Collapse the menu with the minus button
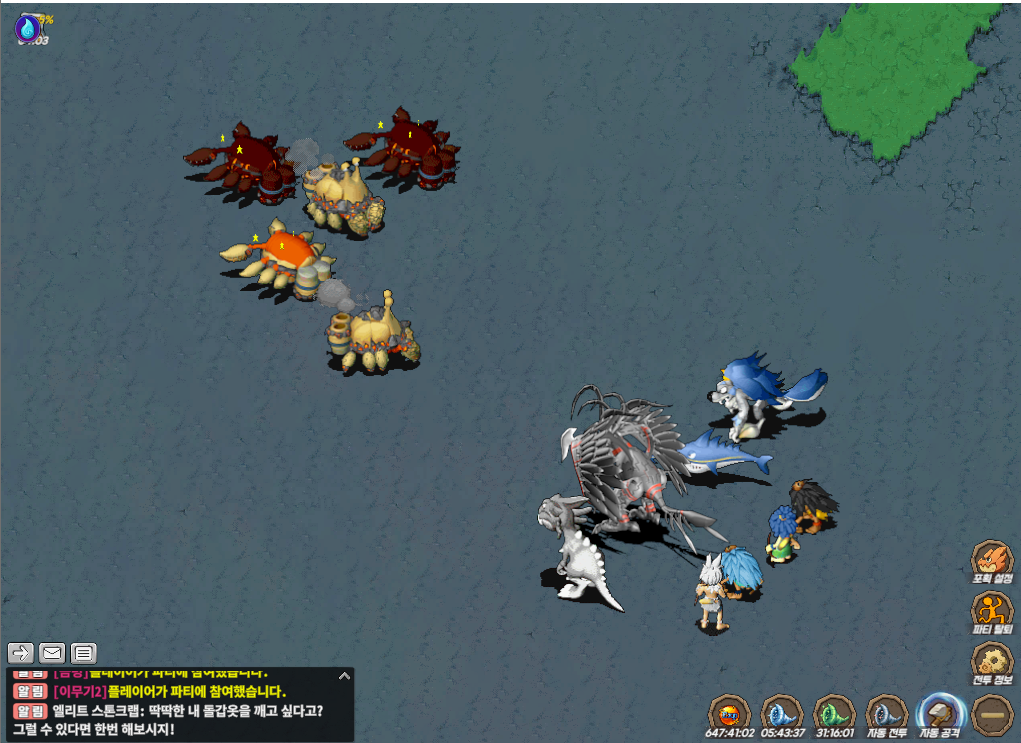Screen dimensions: 1021x743 click(992, 714)
